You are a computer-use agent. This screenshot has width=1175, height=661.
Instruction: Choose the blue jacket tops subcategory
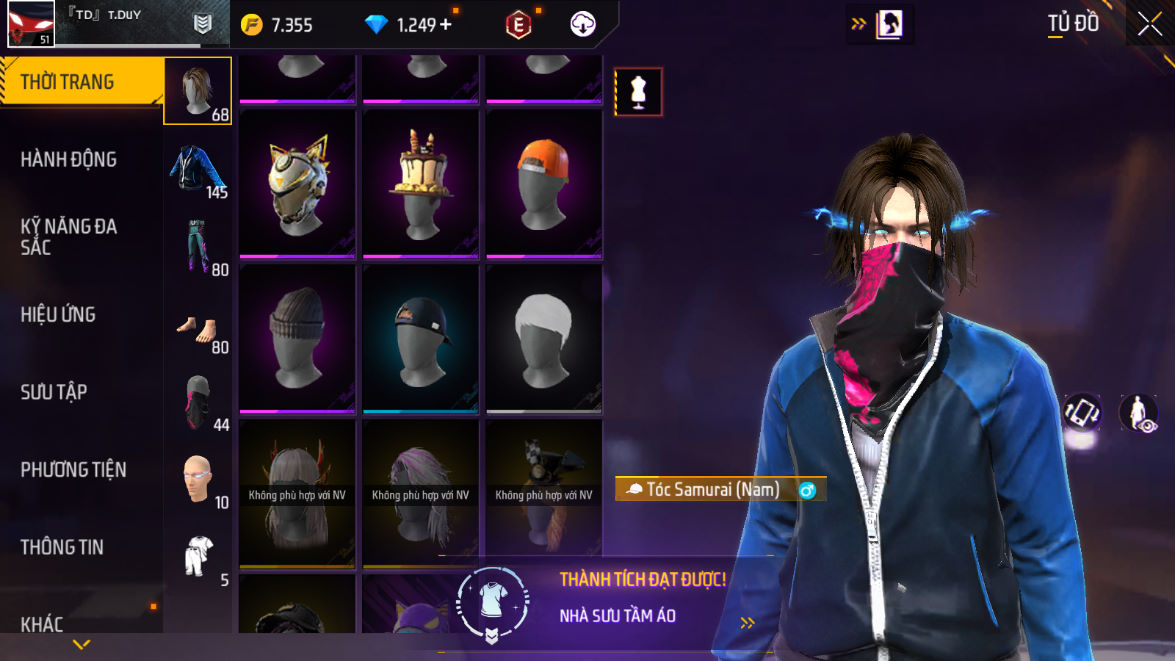[x=197, y=168]
